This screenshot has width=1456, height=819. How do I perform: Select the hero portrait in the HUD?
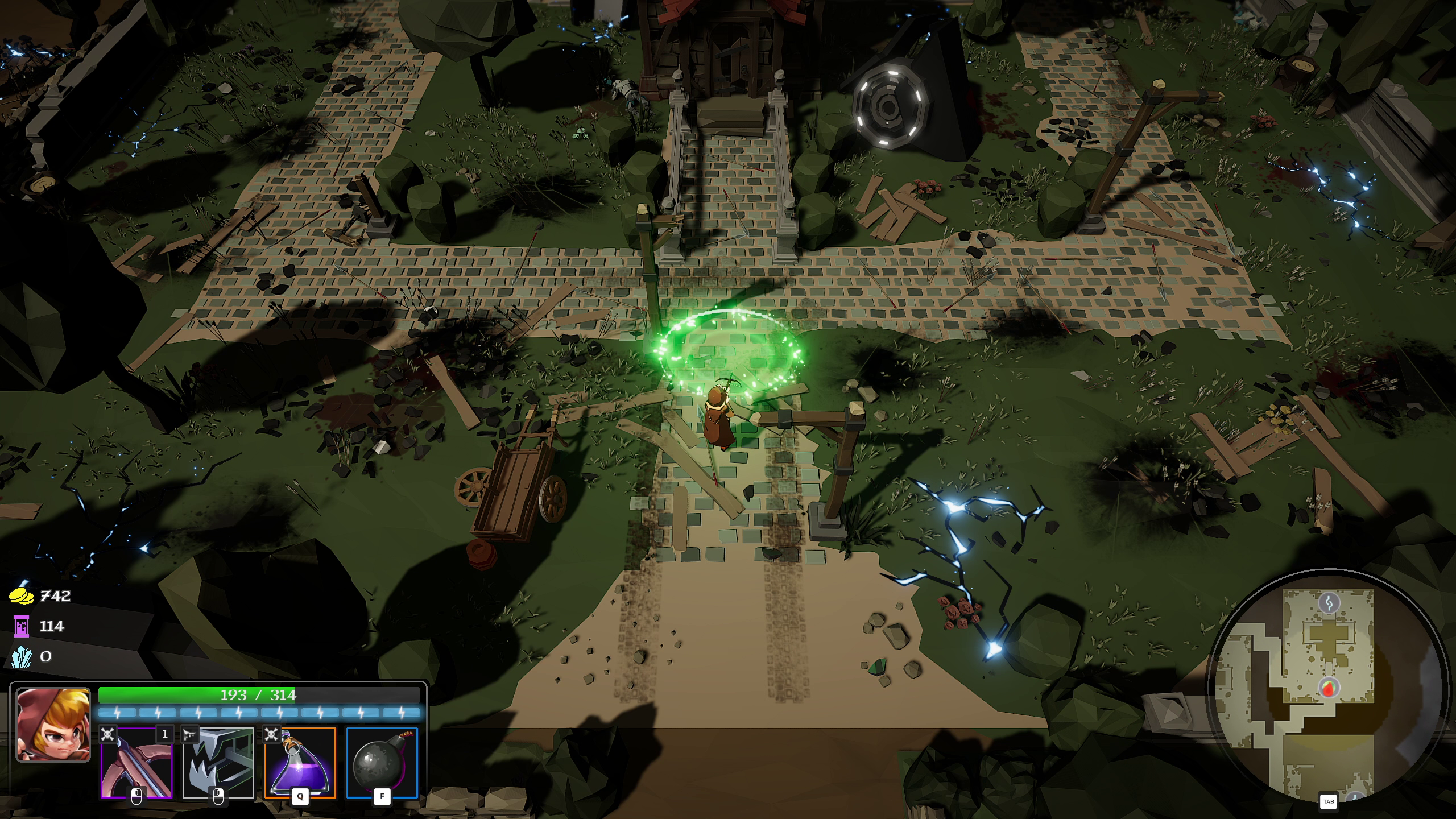click(x=53, y=726)
